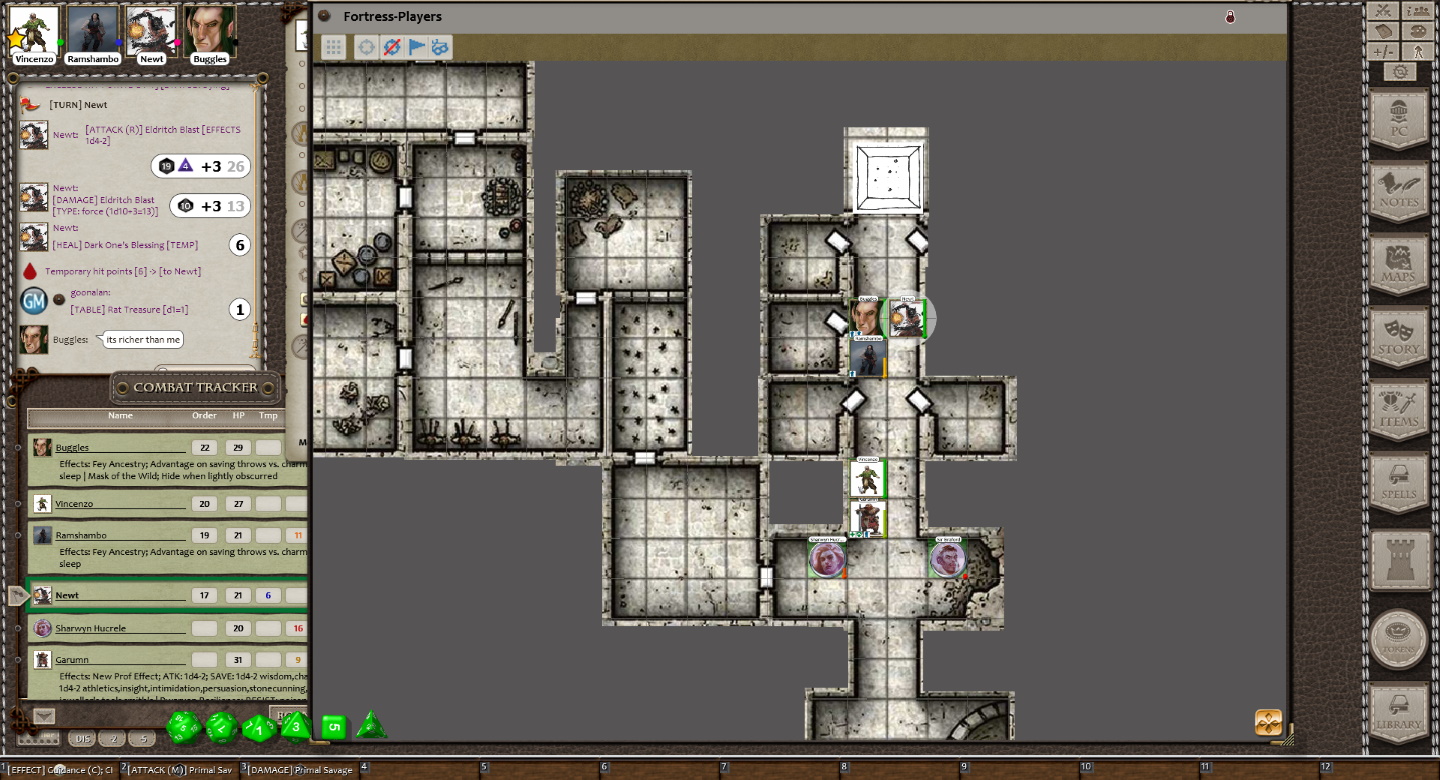Open the Tokens panel
The image size is (1440, 780).
pos(1398,640)
